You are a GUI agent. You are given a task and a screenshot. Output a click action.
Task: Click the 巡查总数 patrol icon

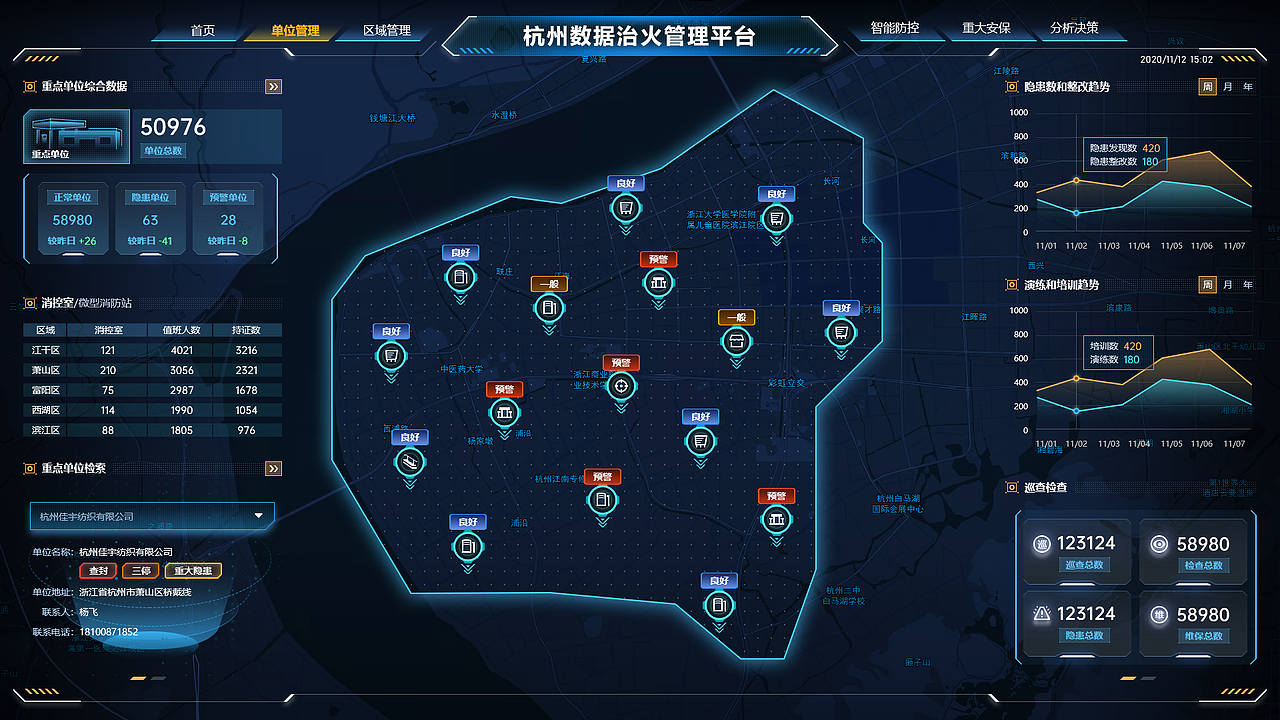pos(1040,543)
